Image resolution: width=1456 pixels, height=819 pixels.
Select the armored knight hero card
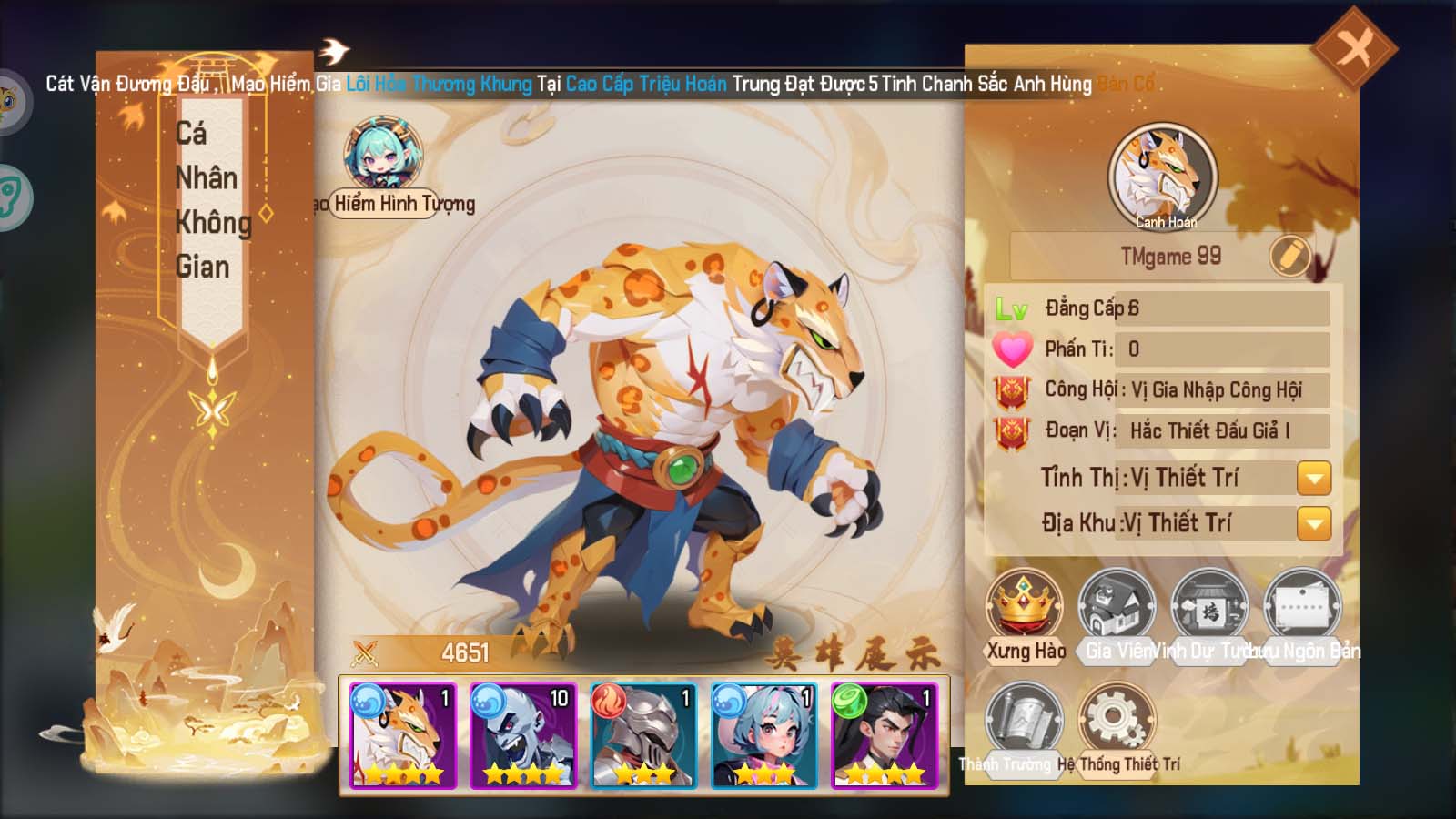(643, 735)
